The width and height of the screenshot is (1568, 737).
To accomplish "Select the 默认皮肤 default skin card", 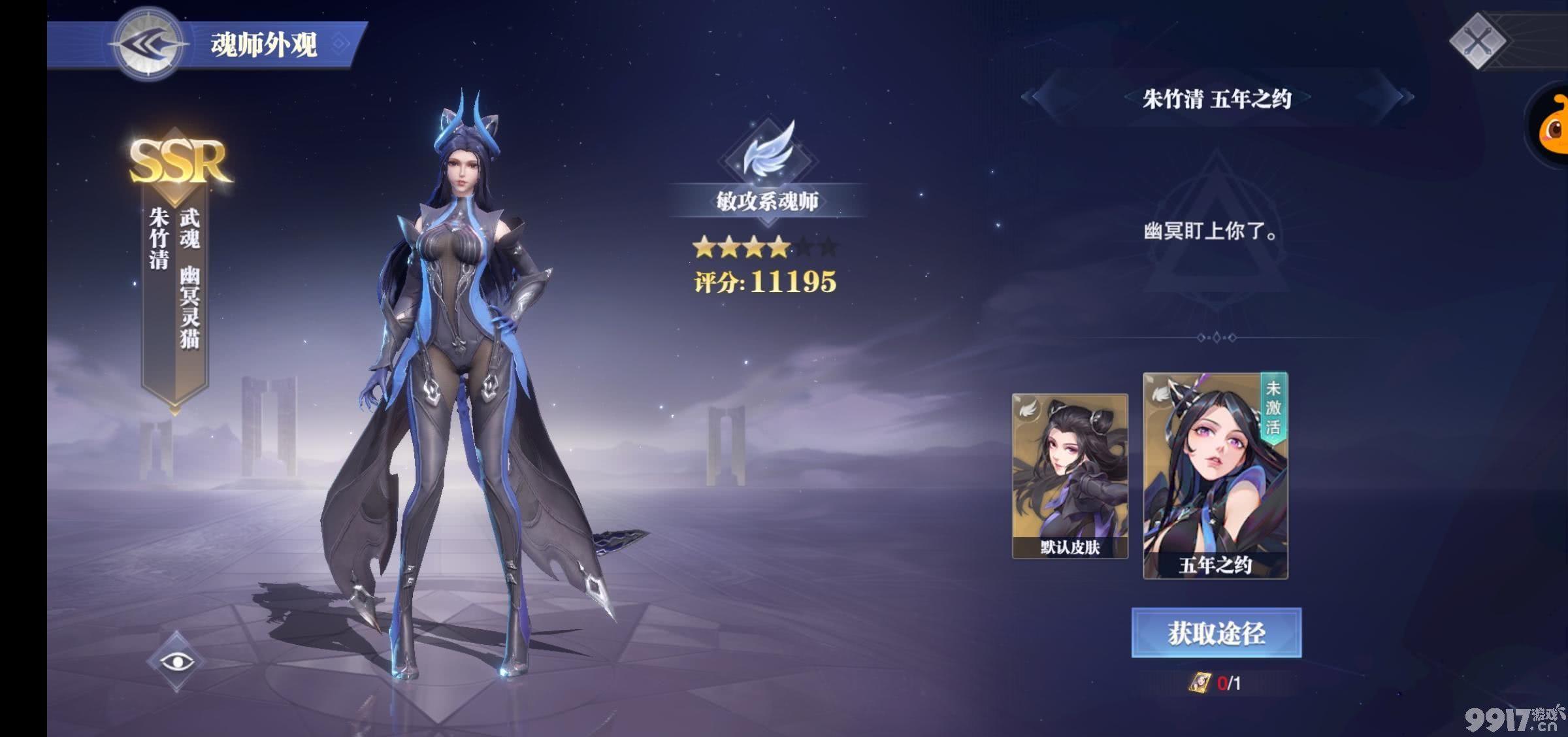I will coord(1070,476).
